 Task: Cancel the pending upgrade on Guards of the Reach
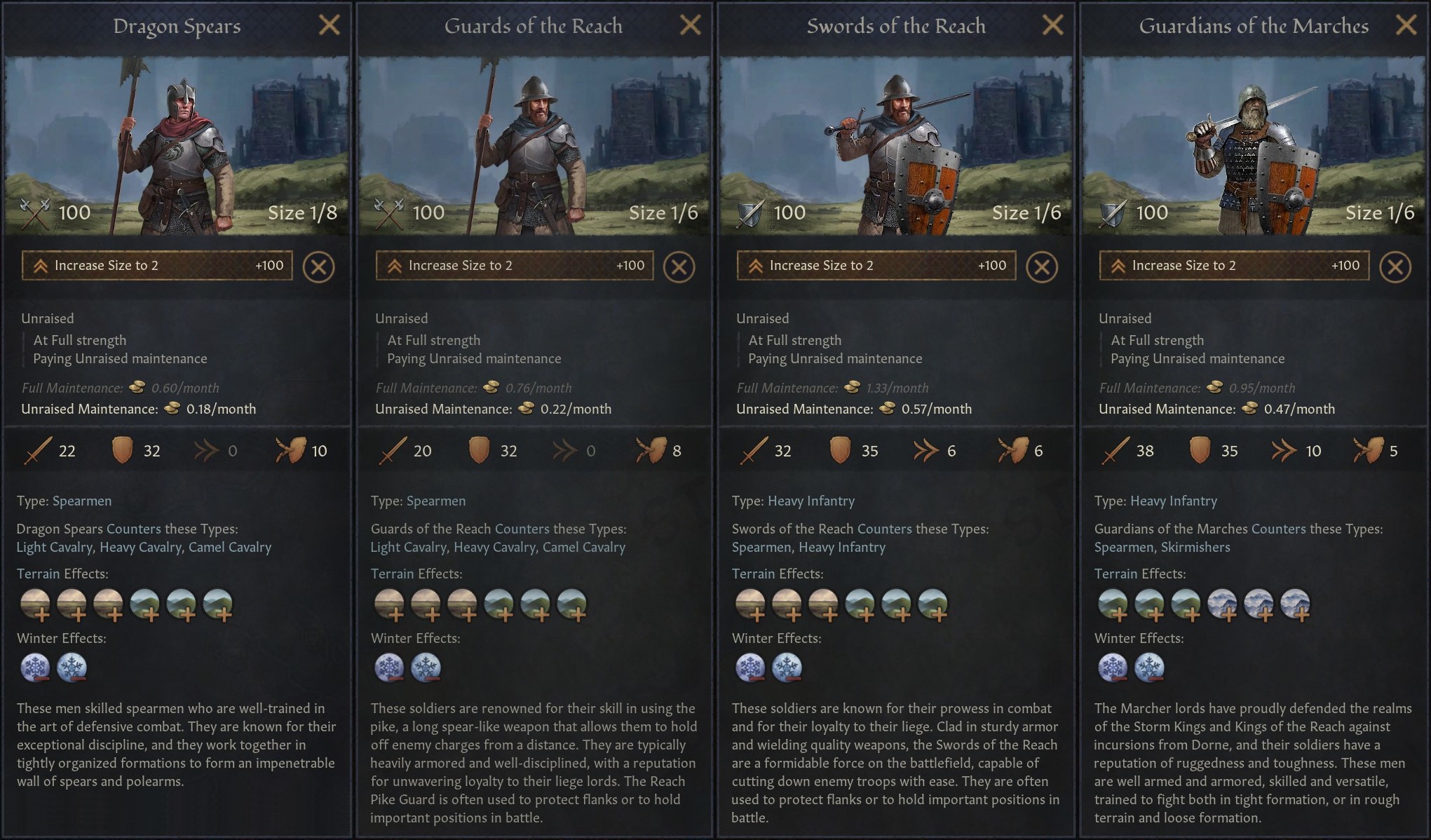coord(679,266)
